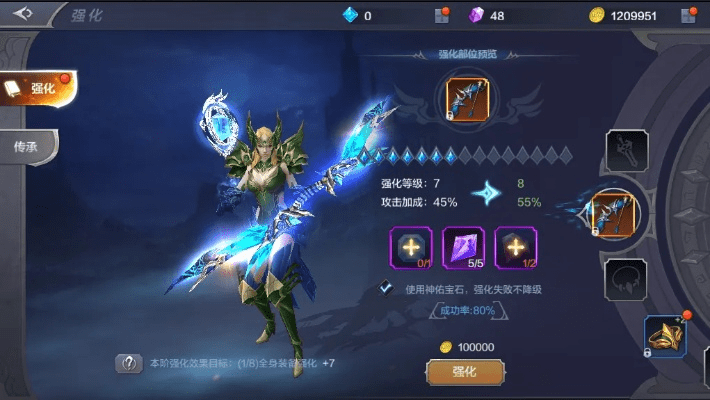Add material to the 0/1 plus slot
Screen dimensions: 710x400
[411, 247]
